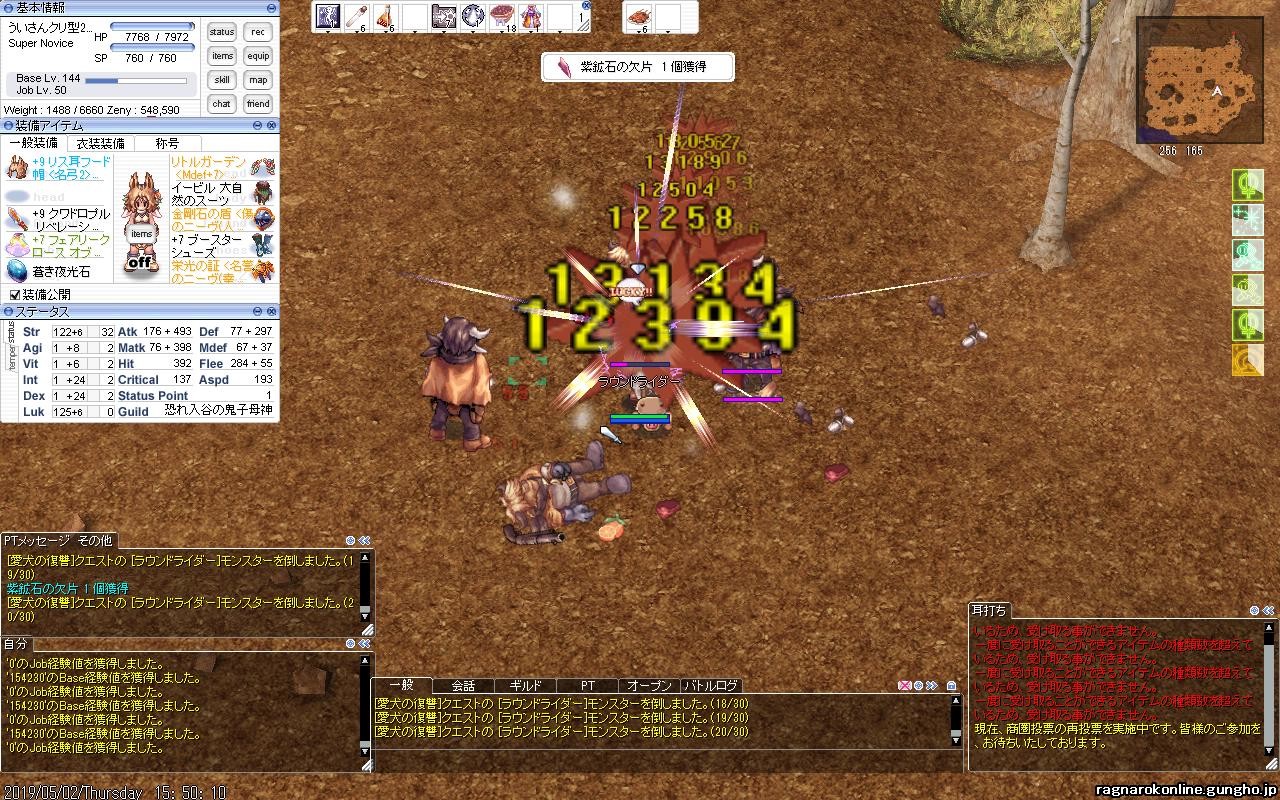Open the オープン chat tab
1280x800 pixels.
coord(649,686)
